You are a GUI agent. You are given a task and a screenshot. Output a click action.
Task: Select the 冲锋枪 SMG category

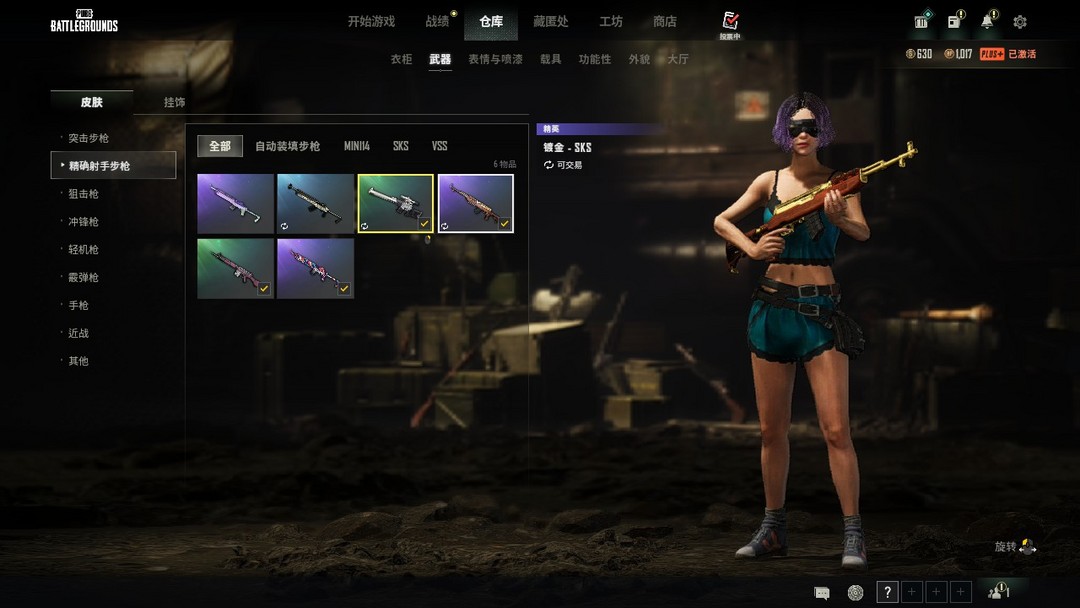tap(84, 222)
